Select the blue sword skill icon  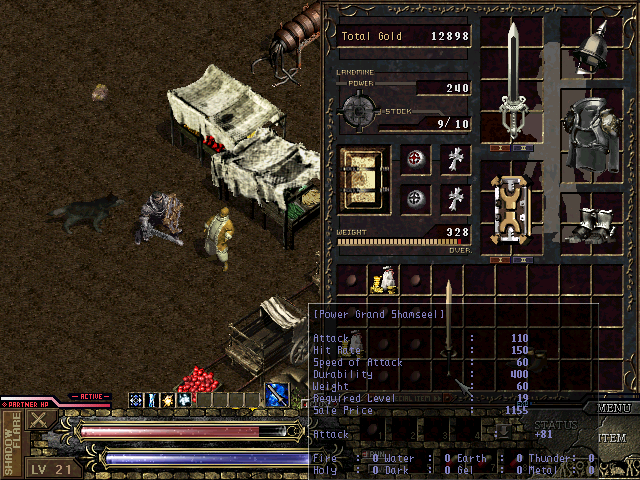click(278, 394)
